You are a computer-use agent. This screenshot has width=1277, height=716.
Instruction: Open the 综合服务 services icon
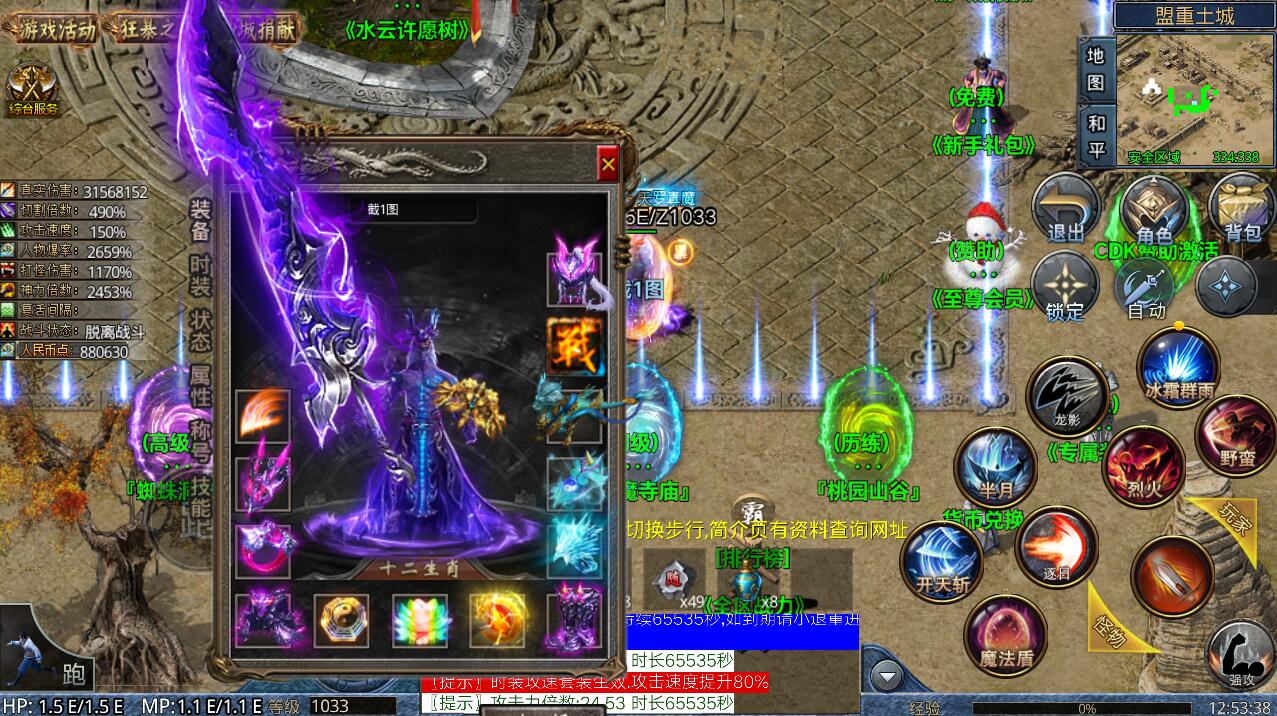(x=33, y=90)
